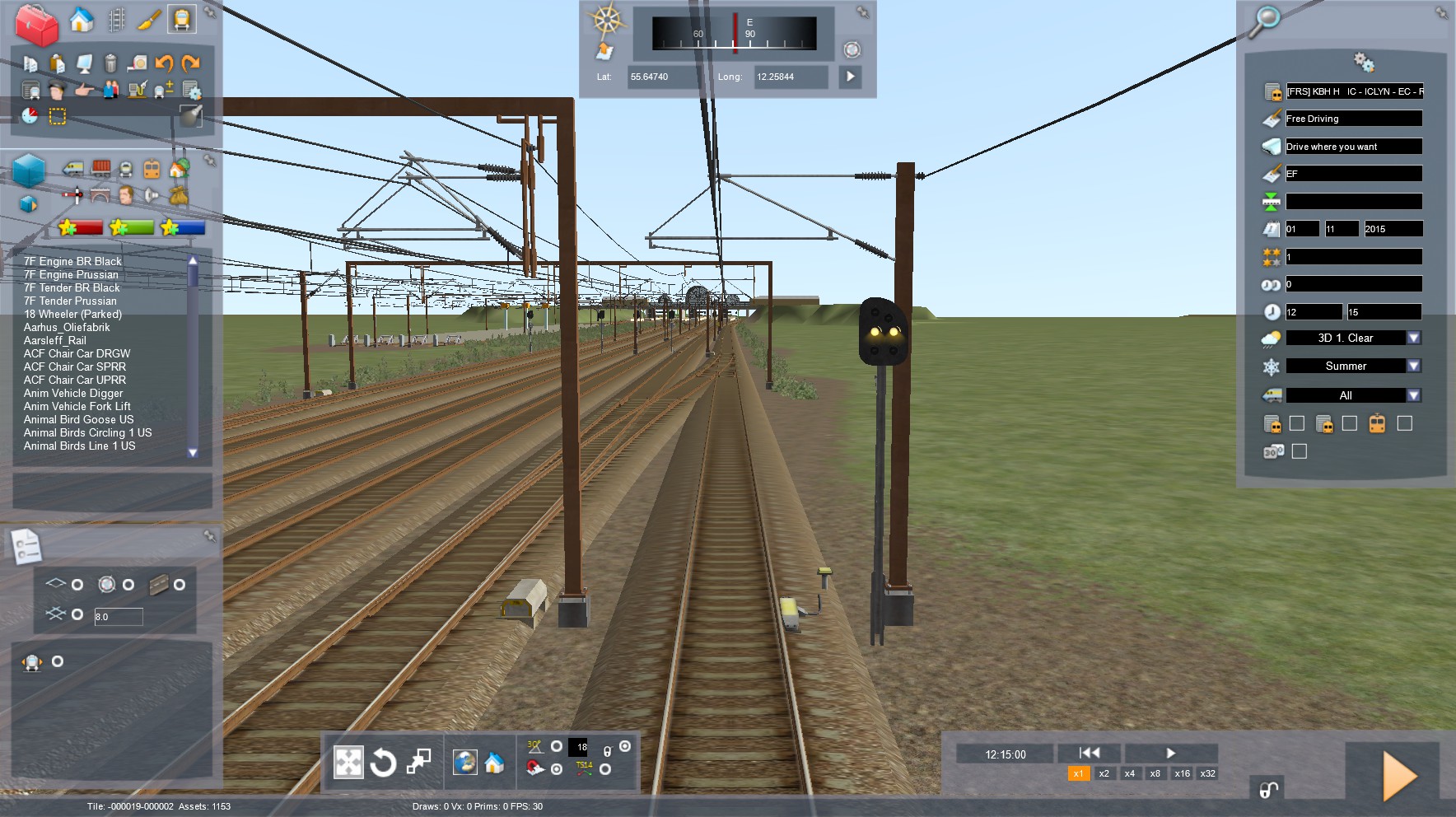Open the red toolbox icon

coord(37,23)
